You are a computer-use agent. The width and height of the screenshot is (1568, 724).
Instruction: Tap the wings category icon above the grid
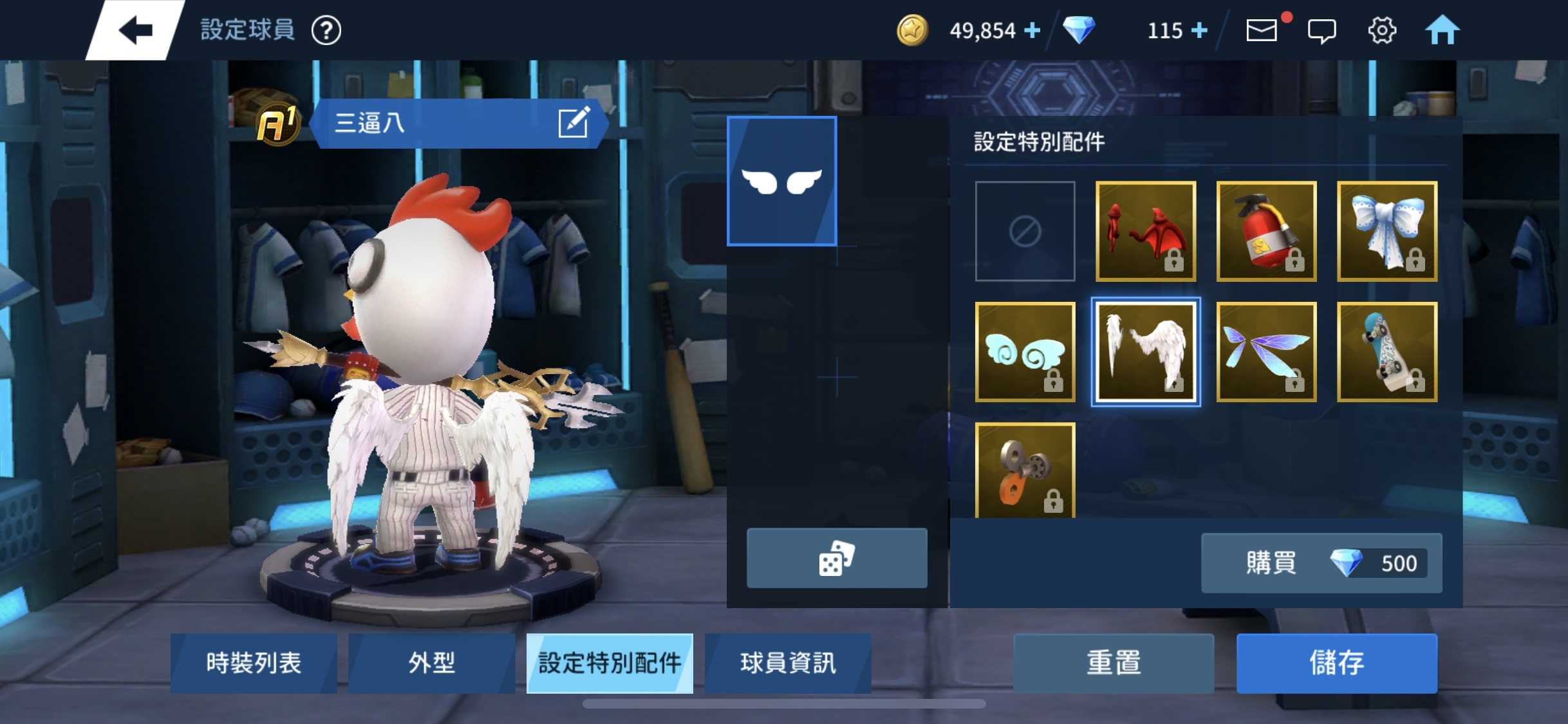[x=782, y=181]
